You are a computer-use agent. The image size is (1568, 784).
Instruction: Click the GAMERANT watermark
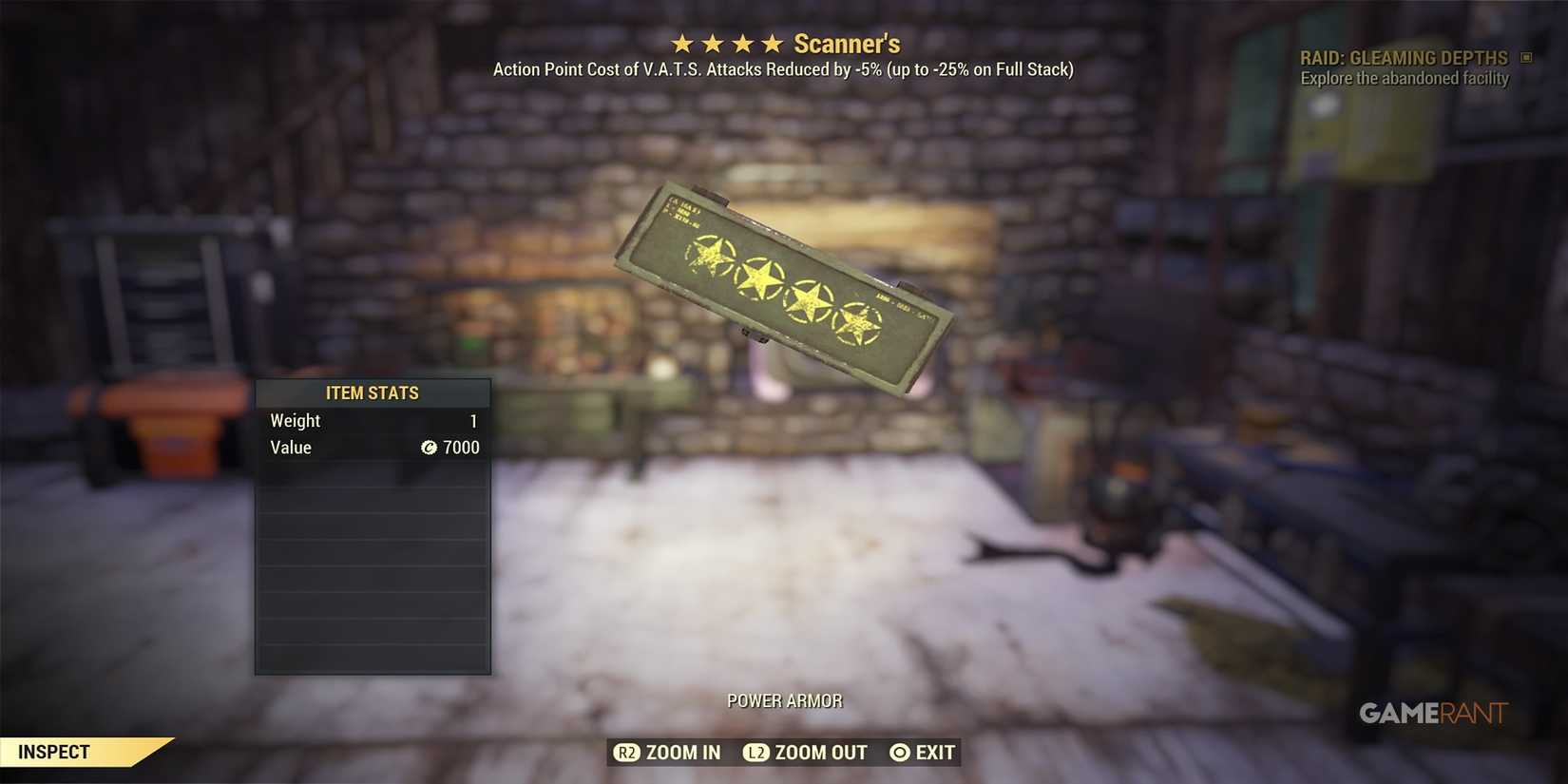(1432, 713)
